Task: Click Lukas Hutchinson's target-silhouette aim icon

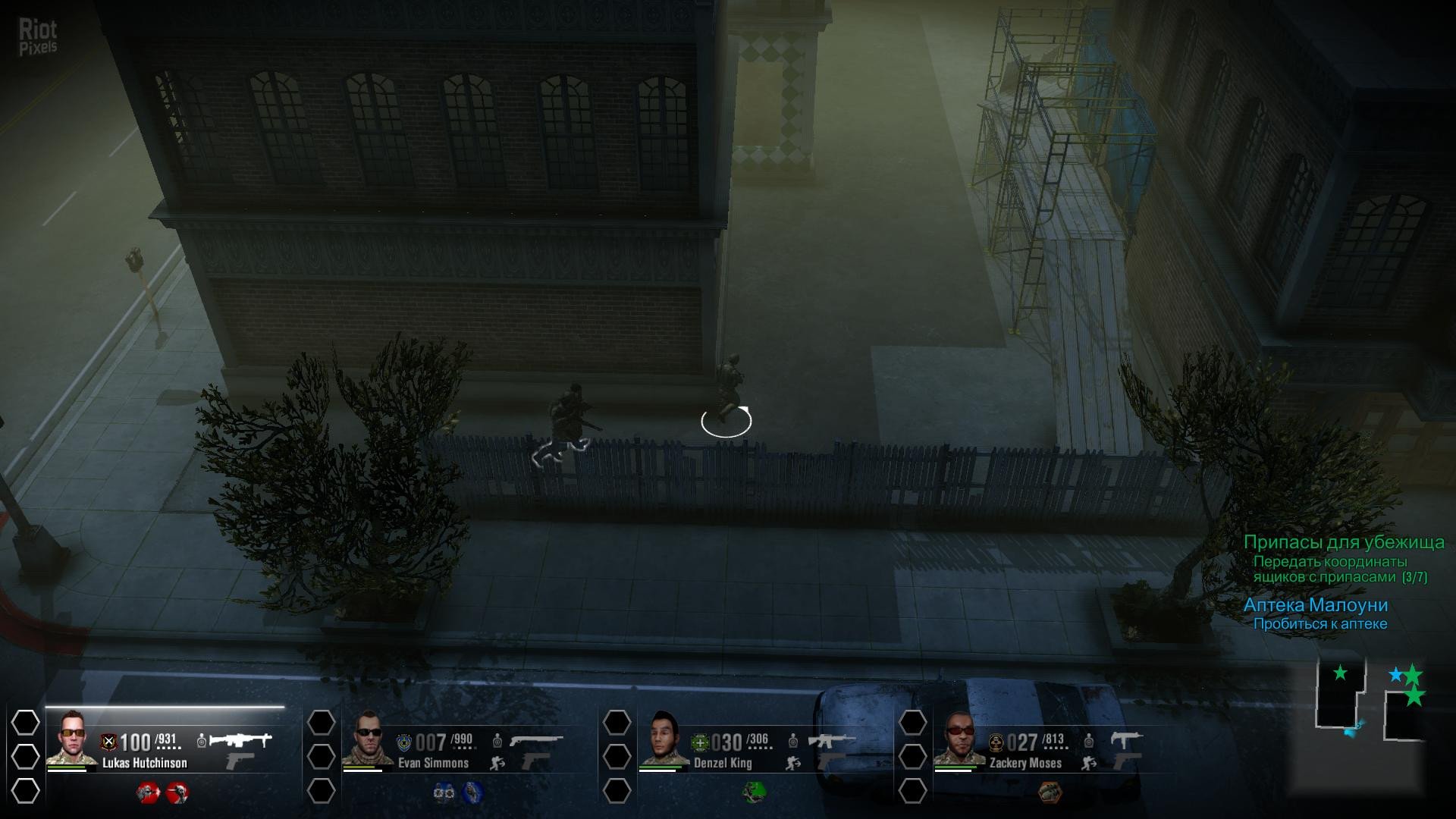Action: (202, 740)
